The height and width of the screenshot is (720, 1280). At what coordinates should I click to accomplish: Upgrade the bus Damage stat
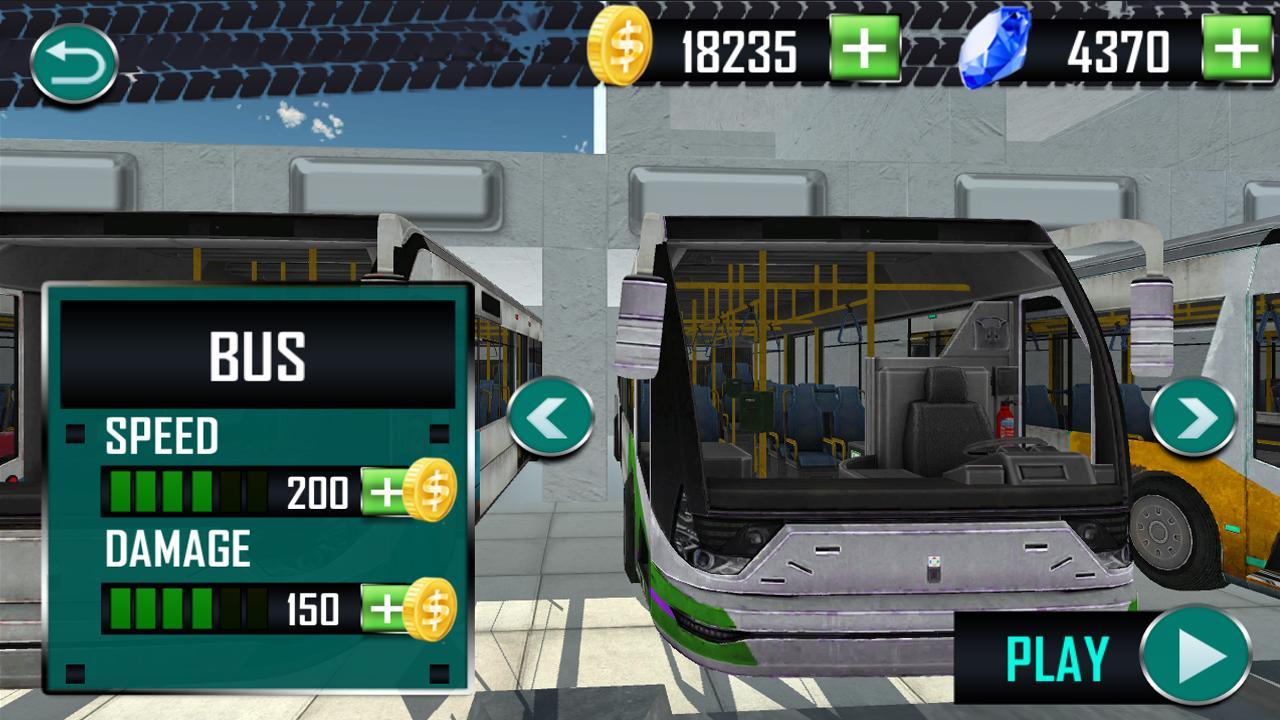tap(387, 606)
